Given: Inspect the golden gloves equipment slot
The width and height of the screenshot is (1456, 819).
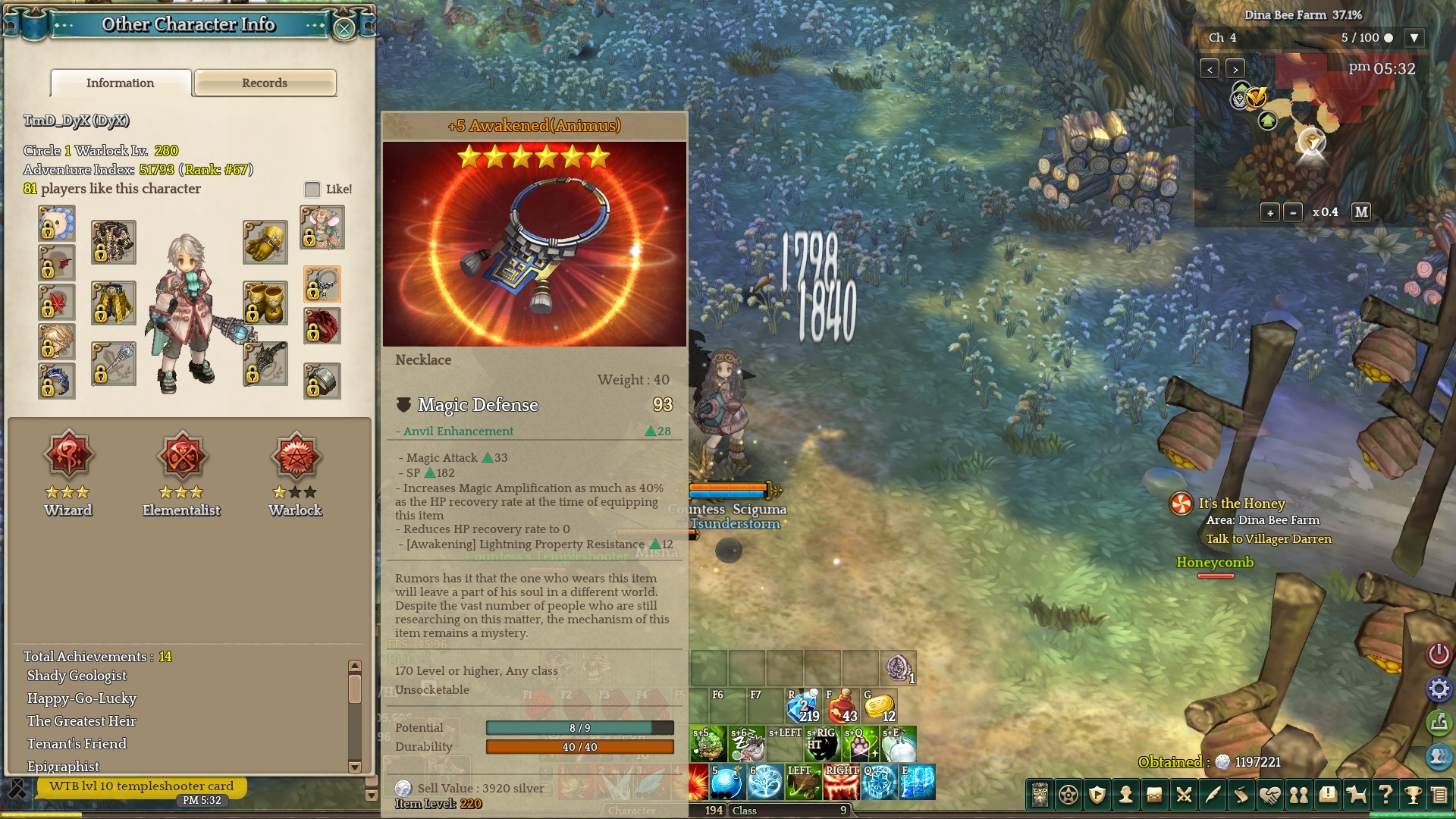Looking at the screenshot, I should 265,242.
